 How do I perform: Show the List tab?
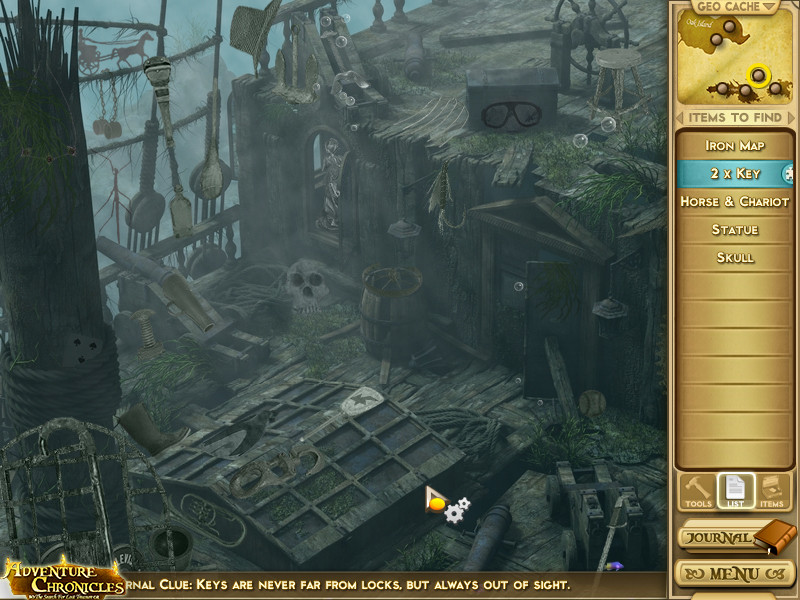pos(734,490)
